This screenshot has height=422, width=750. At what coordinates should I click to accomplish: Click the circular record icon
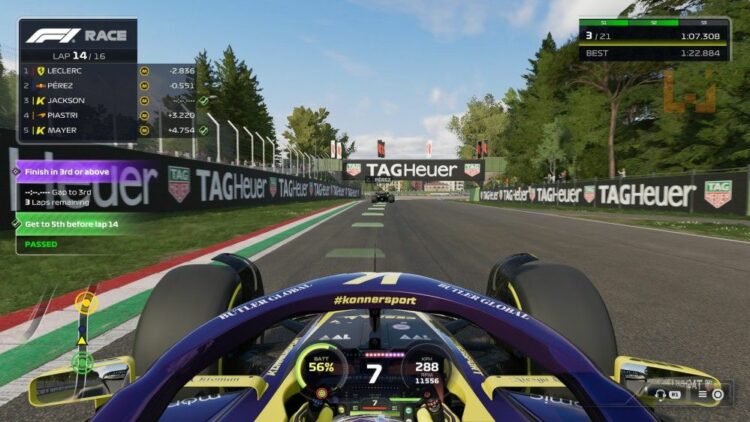pyautogui.click(x=718, y=394)
